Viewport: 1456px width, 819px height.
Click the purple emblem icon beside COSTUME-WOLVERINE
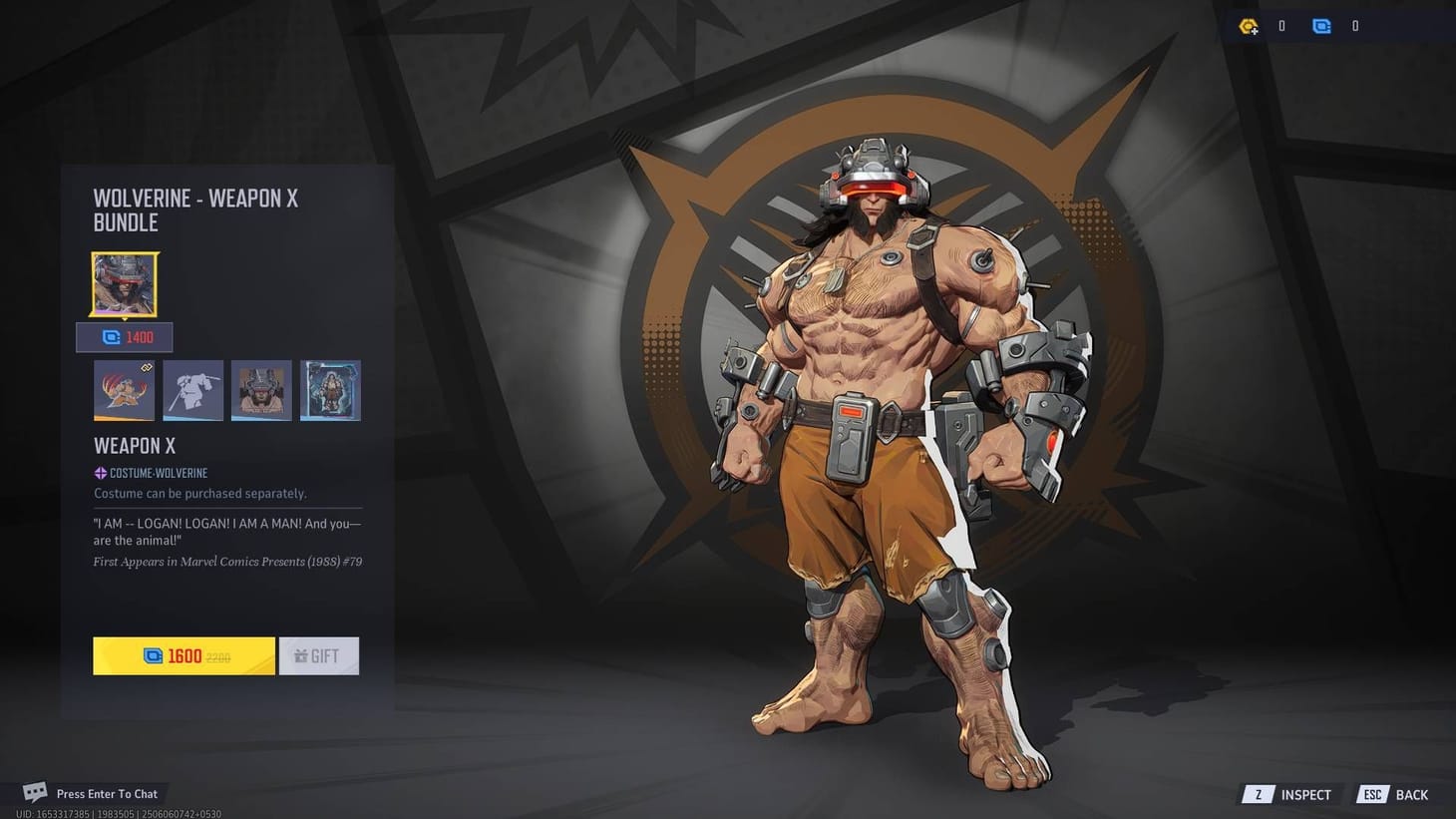tap(100, 473)
